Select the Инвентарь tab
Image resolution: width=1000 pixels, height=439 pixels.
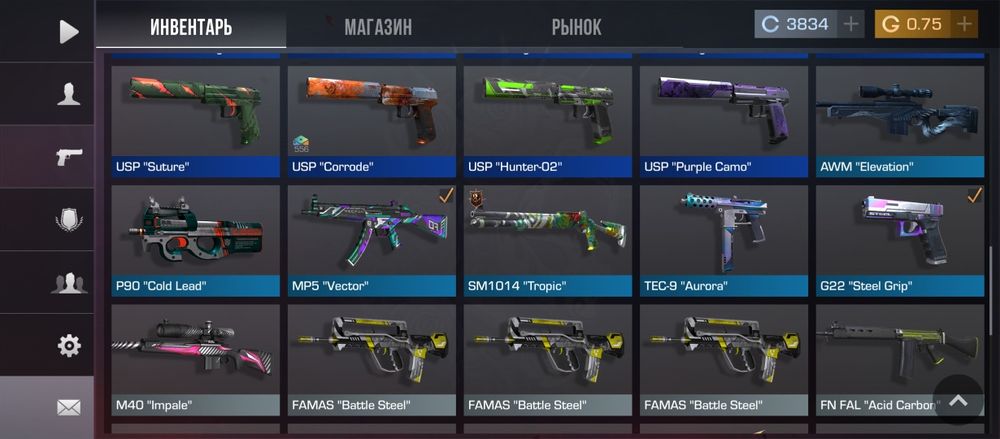(191, 27)
